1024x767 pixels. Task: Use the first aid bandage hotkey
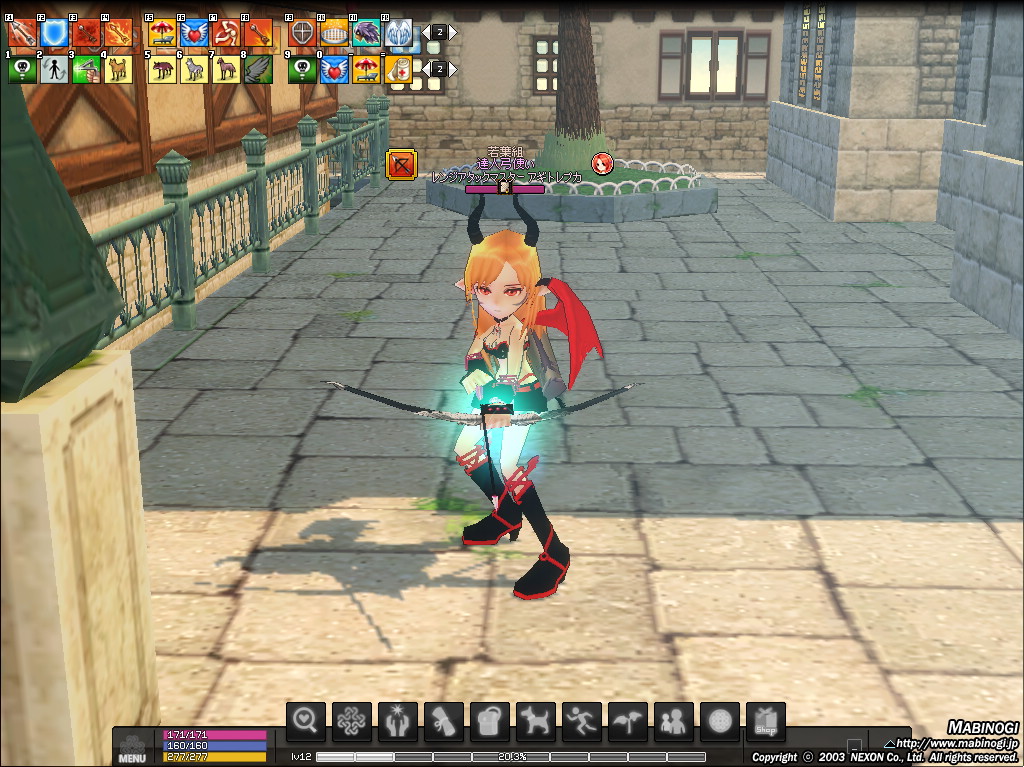398,69
